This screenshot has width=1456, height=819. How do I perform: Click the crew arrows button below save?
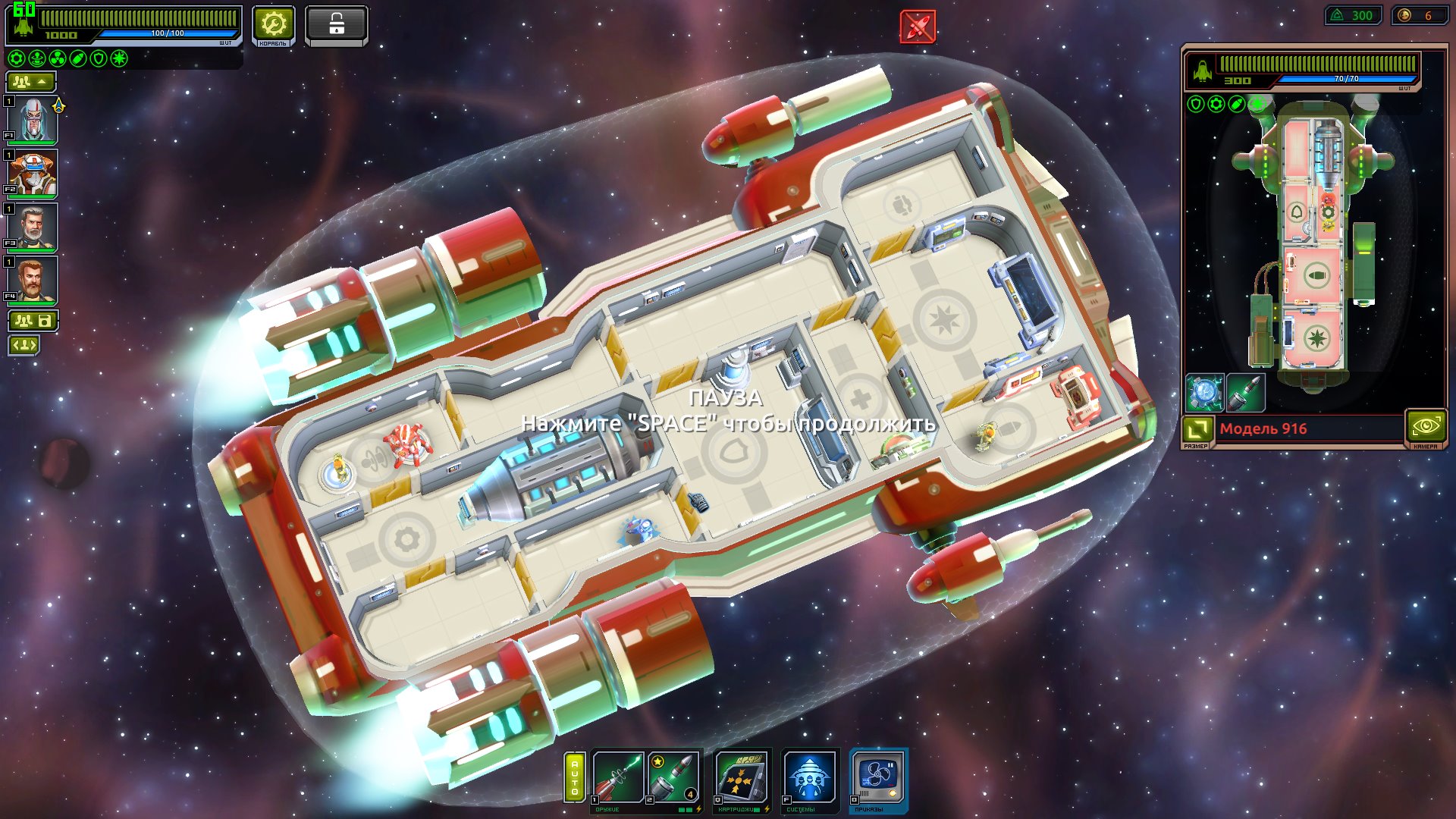(24, 346)
